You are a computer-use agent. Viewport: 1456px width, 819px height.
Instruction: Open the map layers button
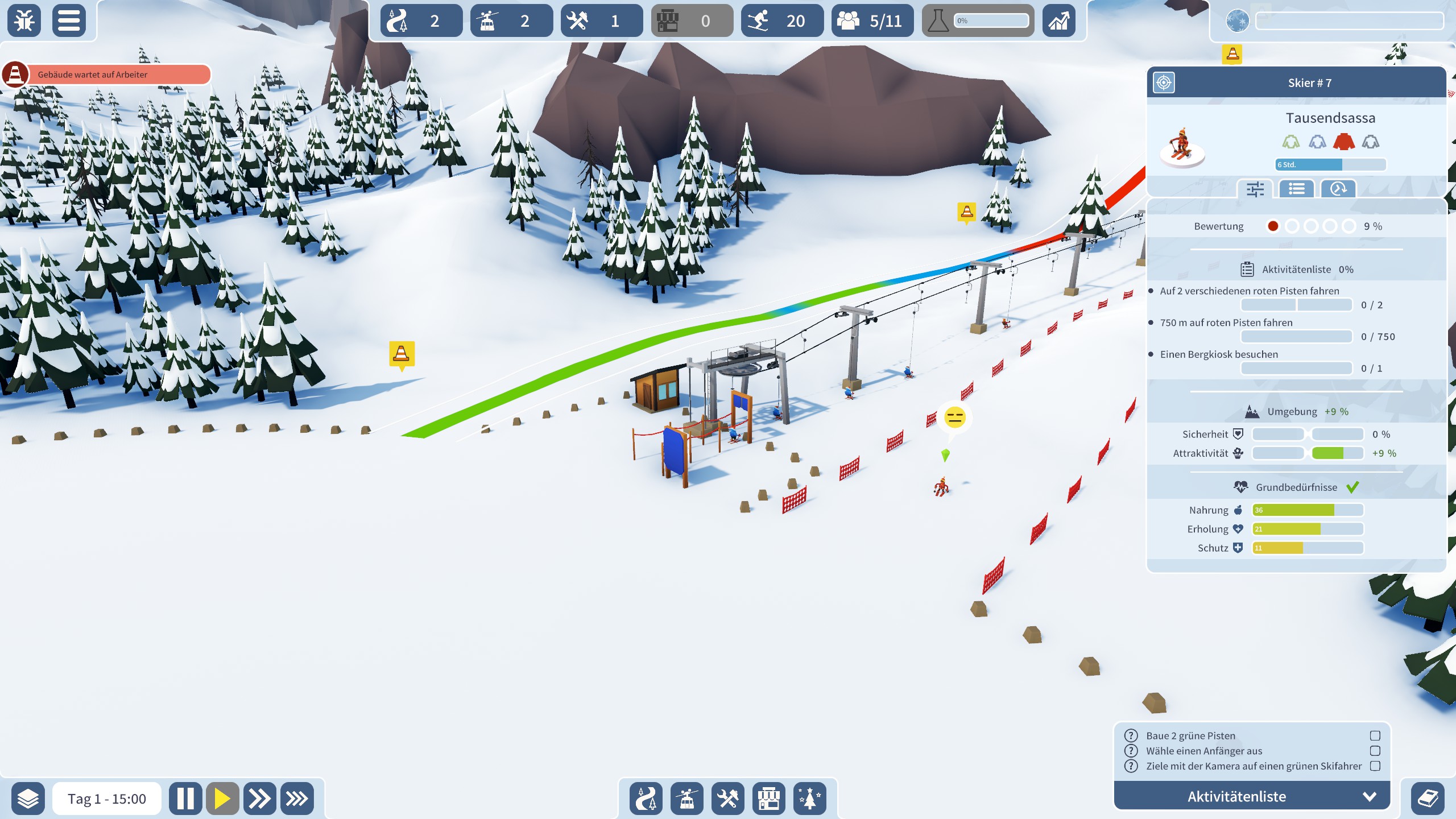point(28,799)
